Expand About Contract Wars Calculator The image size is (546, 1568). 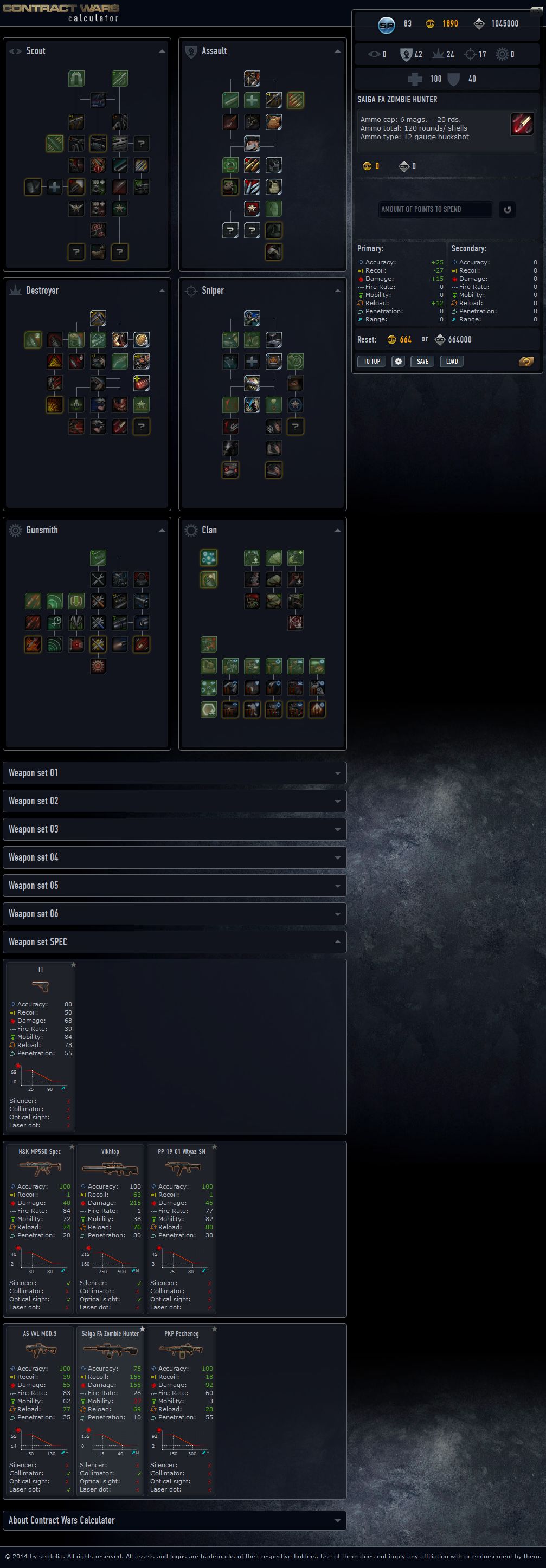point(175,1520)
